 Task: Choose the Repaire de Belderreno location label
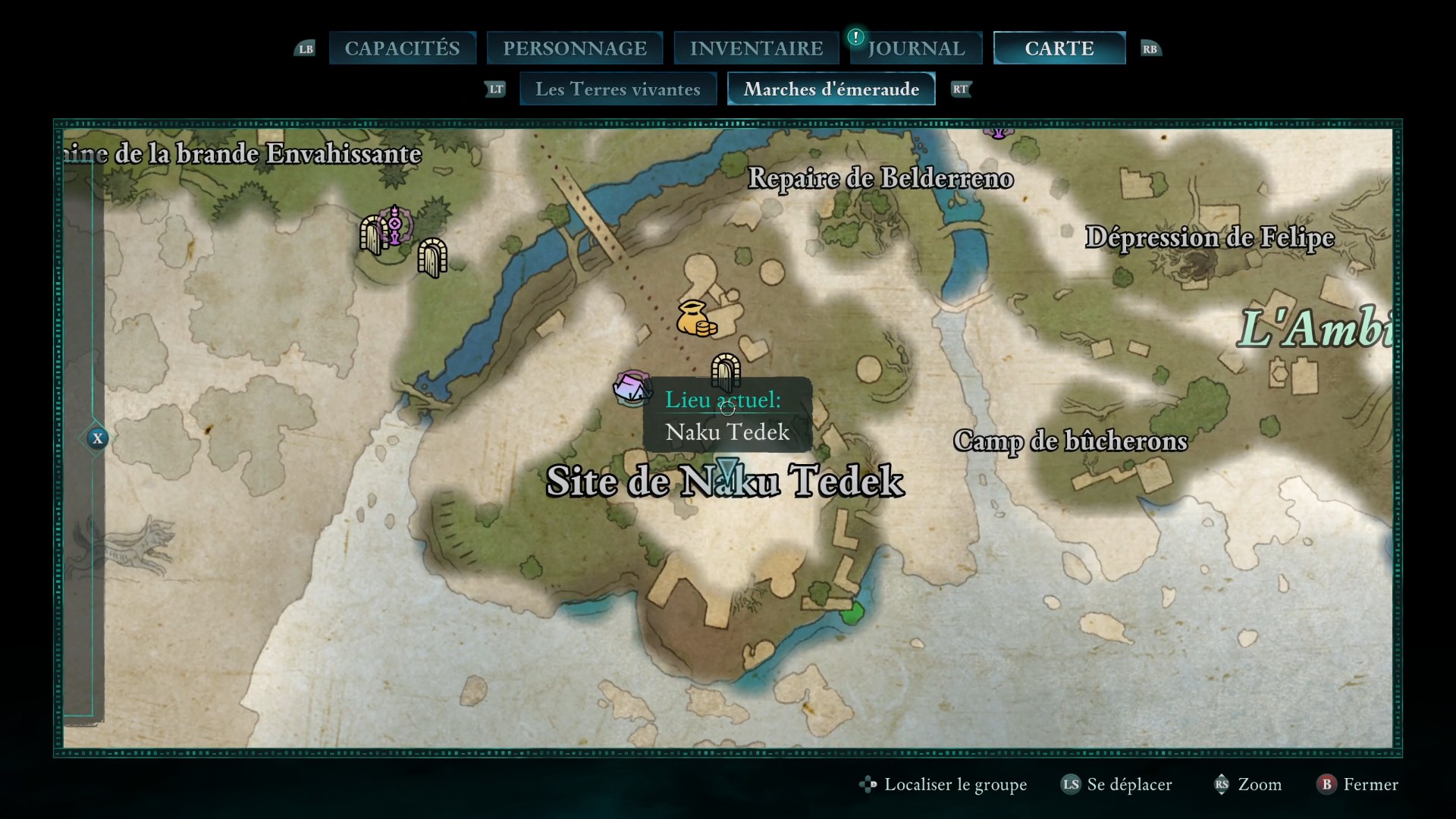(880, 179)
